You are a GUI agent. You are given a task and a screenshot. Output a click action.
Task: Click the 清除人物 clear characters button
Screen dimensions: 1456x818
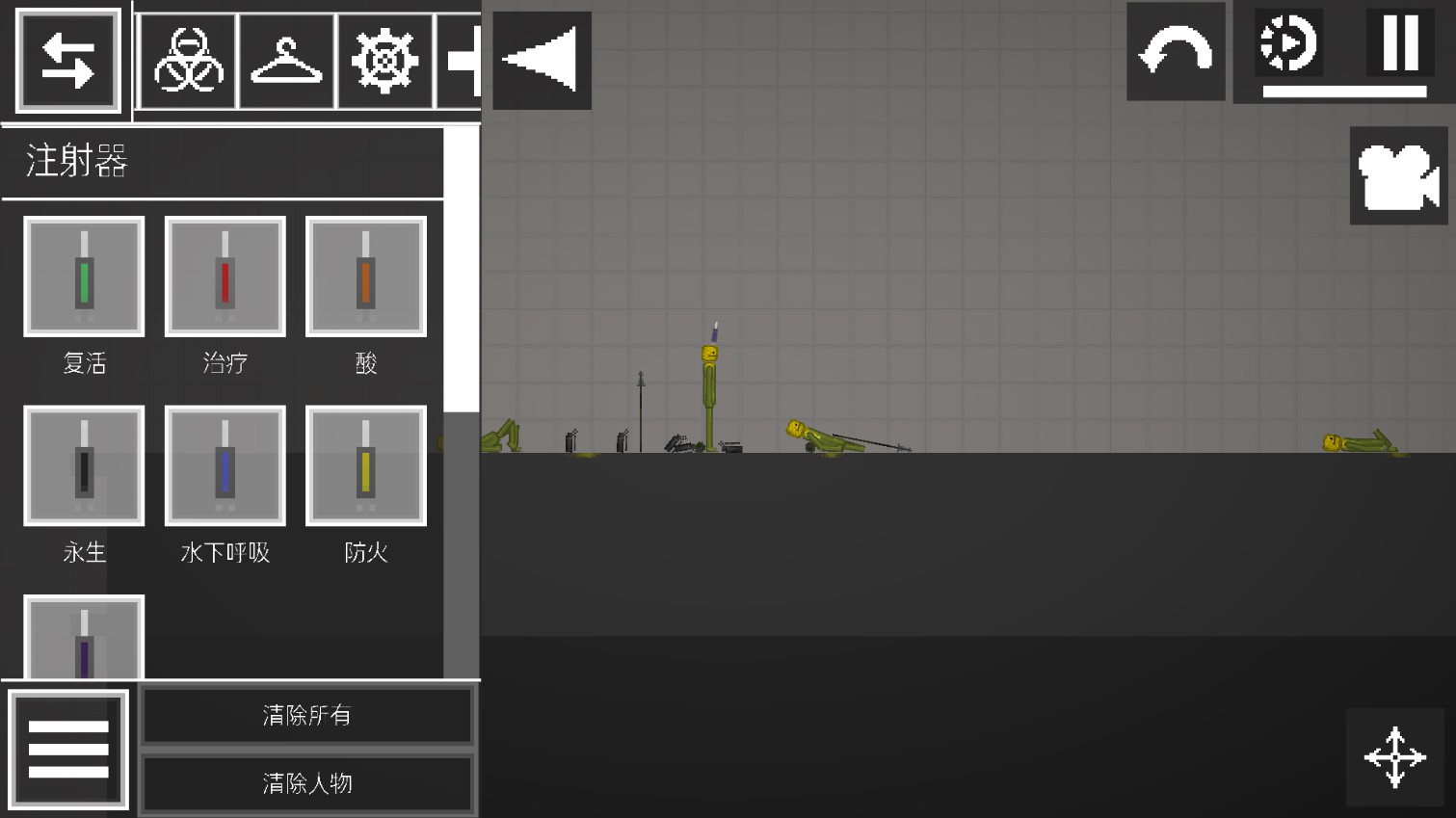307,783
